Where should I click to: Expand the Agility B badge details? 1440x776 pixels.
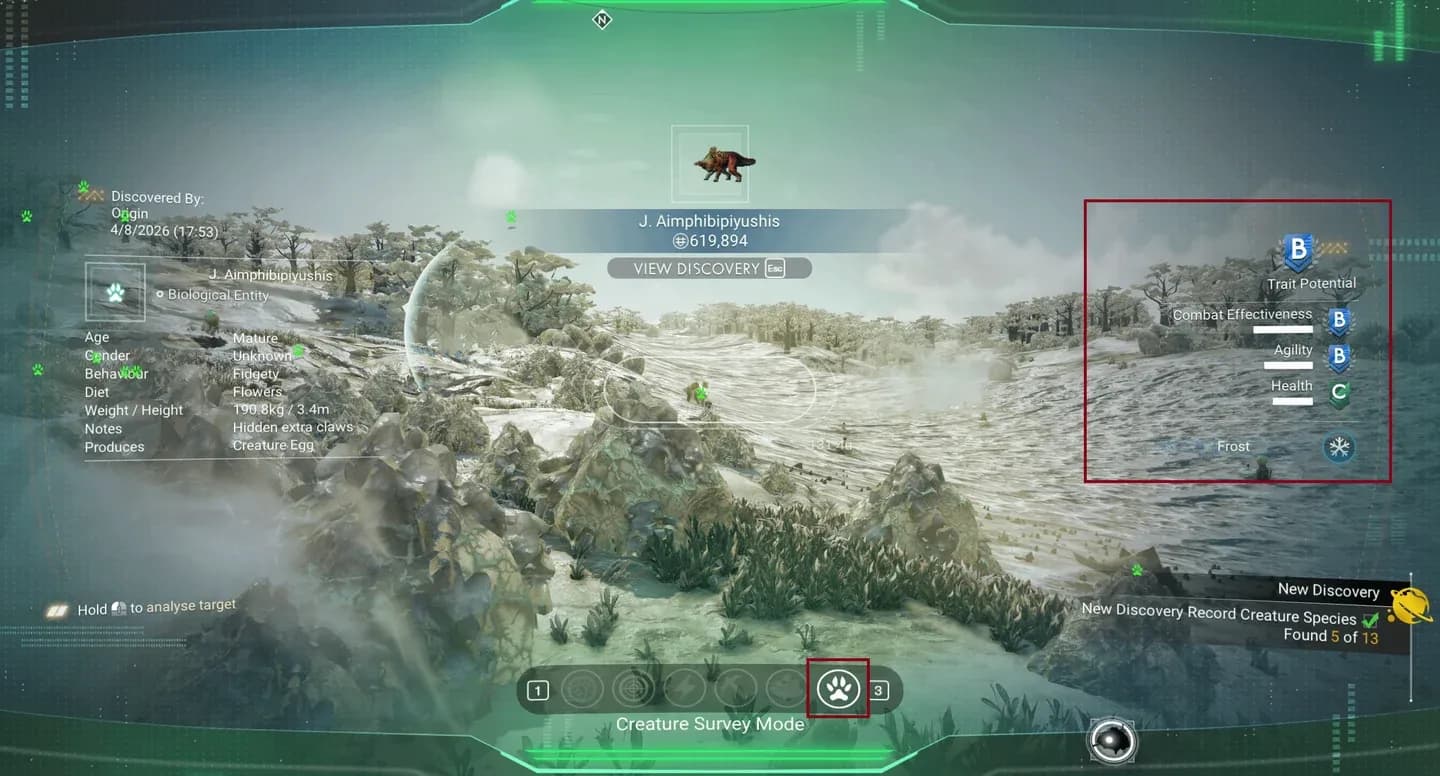[1339, 357]
